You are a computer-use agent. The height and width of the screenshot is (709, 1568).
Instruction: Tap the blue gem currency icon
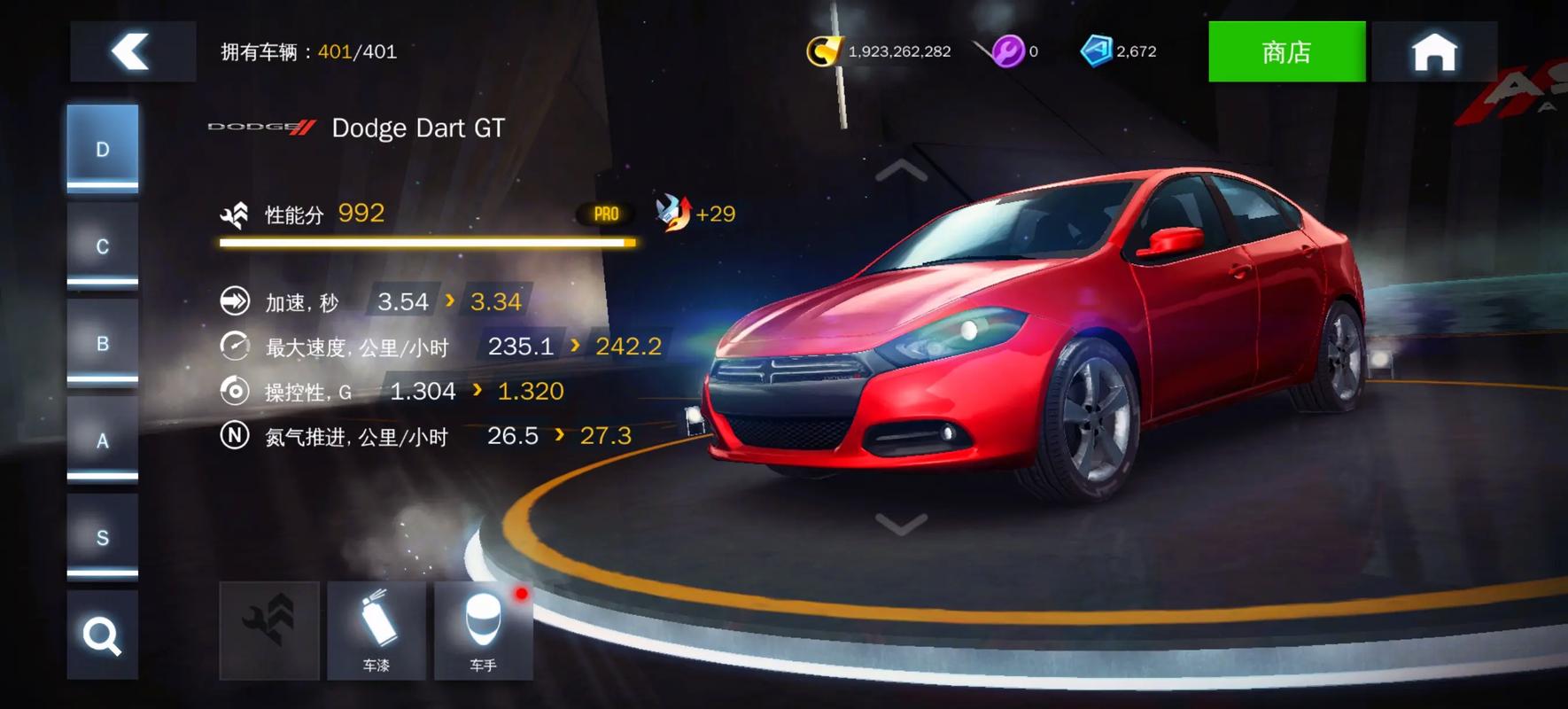1096,51
